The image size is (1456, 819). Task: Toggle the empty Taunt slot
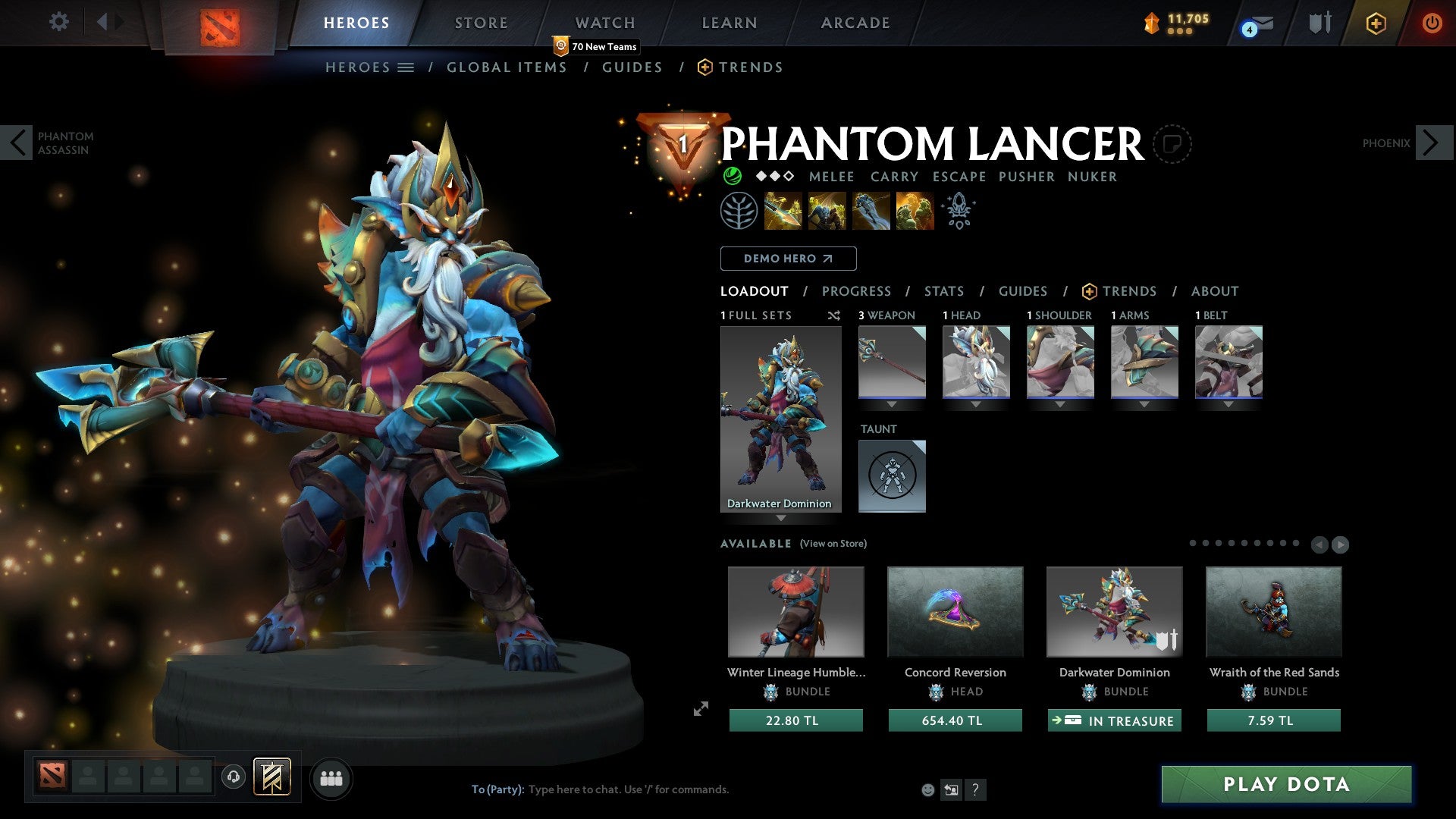892,476
